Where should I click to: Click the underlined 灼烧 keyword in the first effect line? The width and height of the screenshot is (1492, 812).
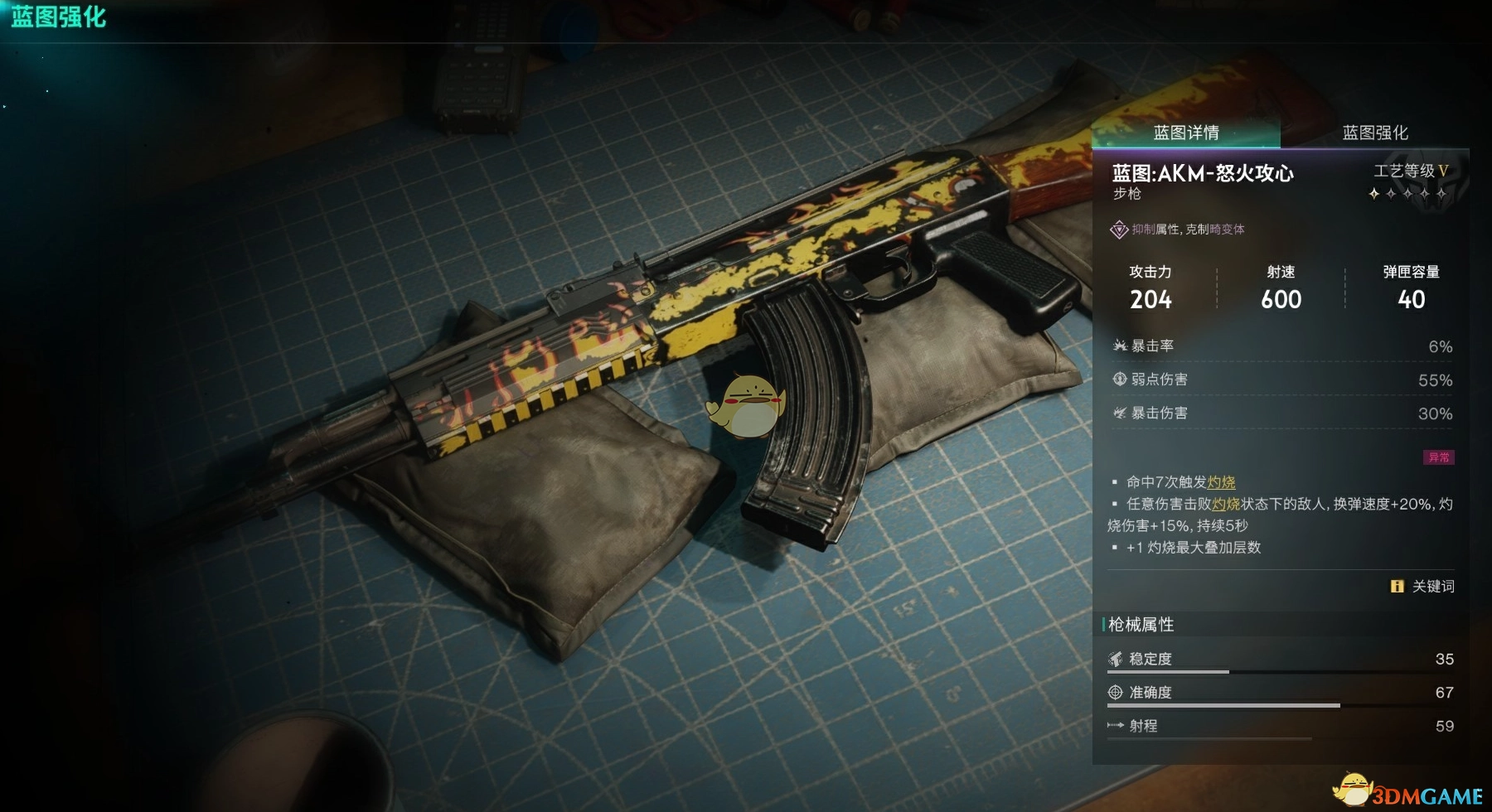coord(1221,482)
